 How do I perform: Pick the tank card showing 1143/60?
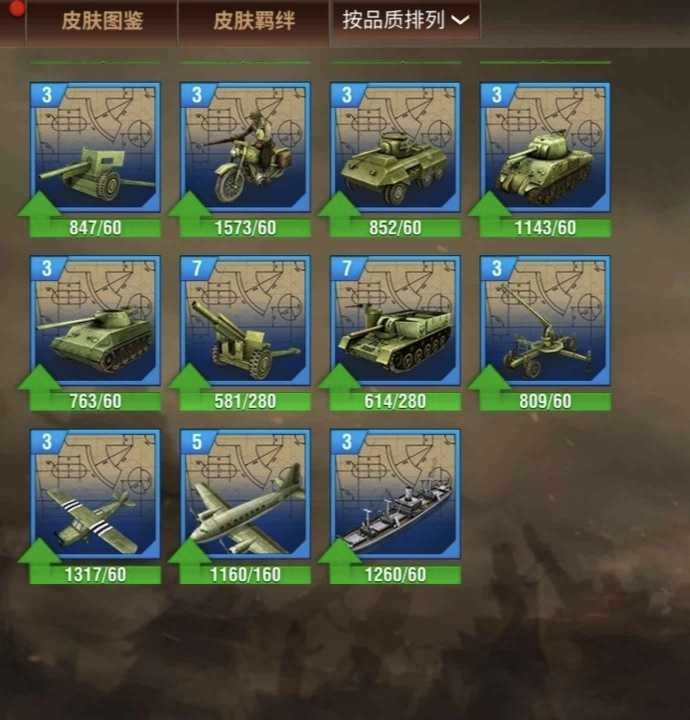click(545, 150)
